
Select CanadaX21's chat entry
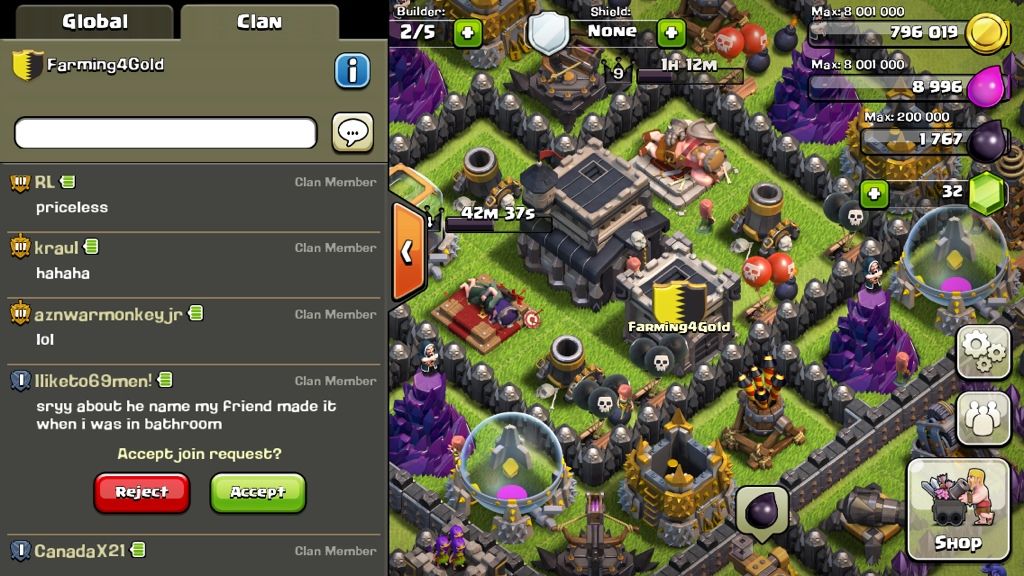[81, 551]
